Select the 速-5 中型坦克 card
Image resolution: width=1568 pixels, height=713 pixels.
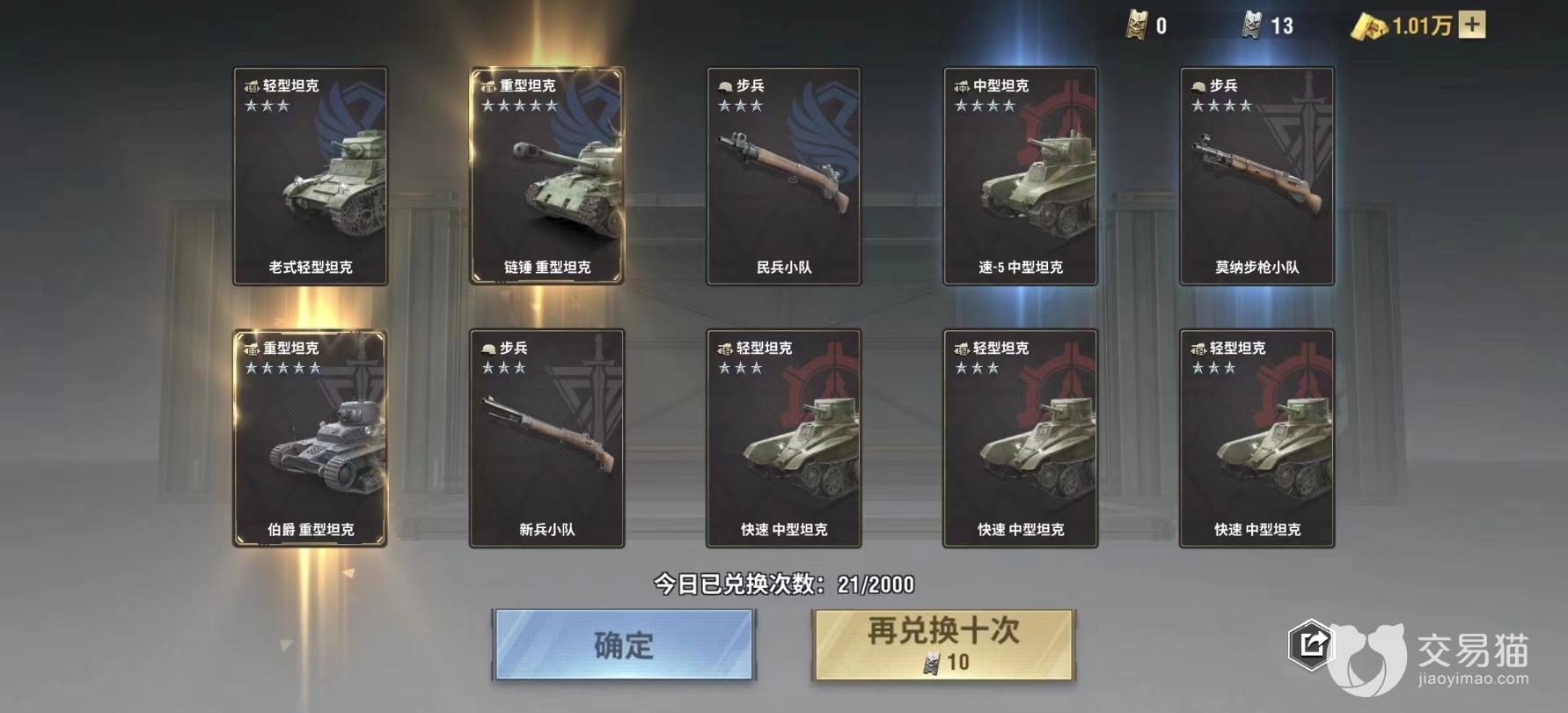1020,176
